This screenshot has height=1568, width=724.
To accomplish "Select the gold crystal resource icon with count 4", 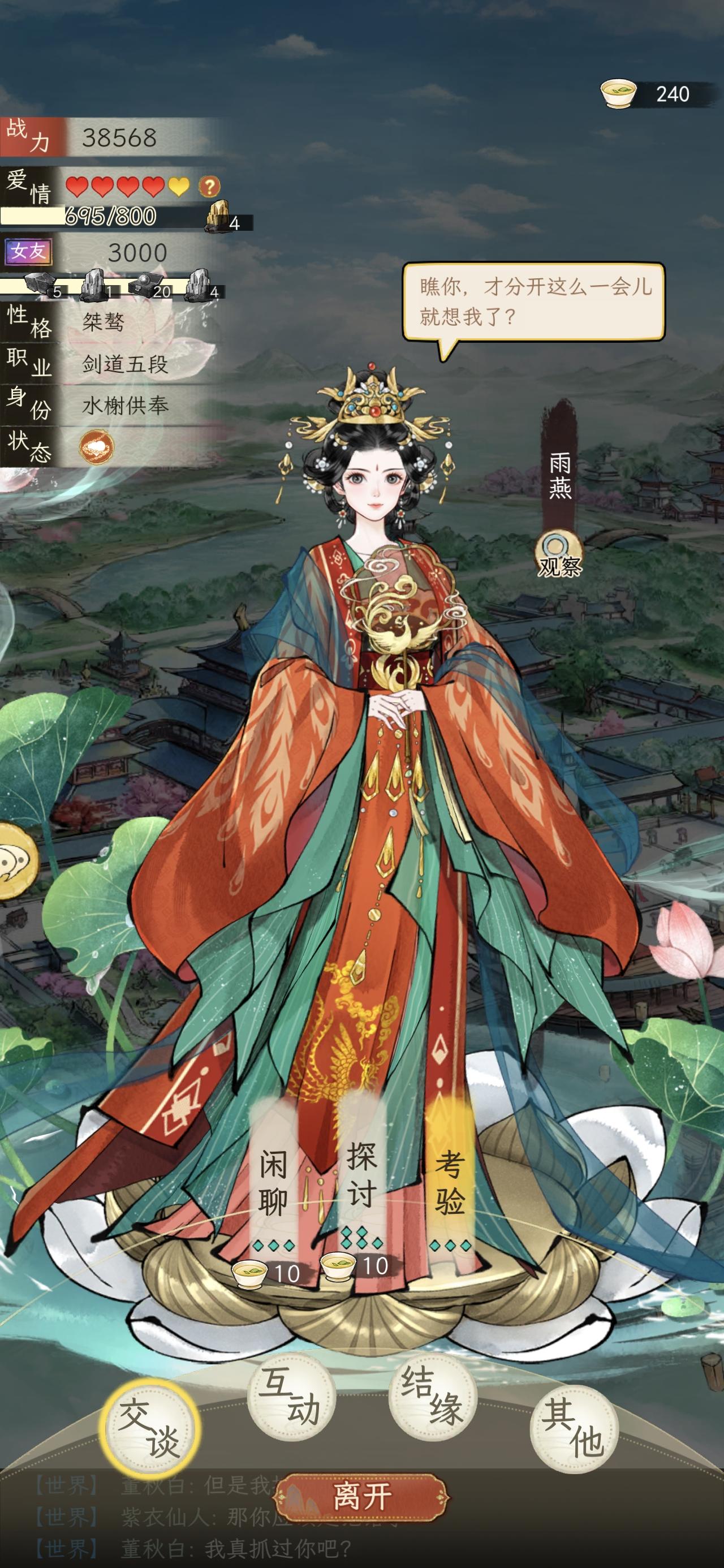I will [x=218, y=216].
